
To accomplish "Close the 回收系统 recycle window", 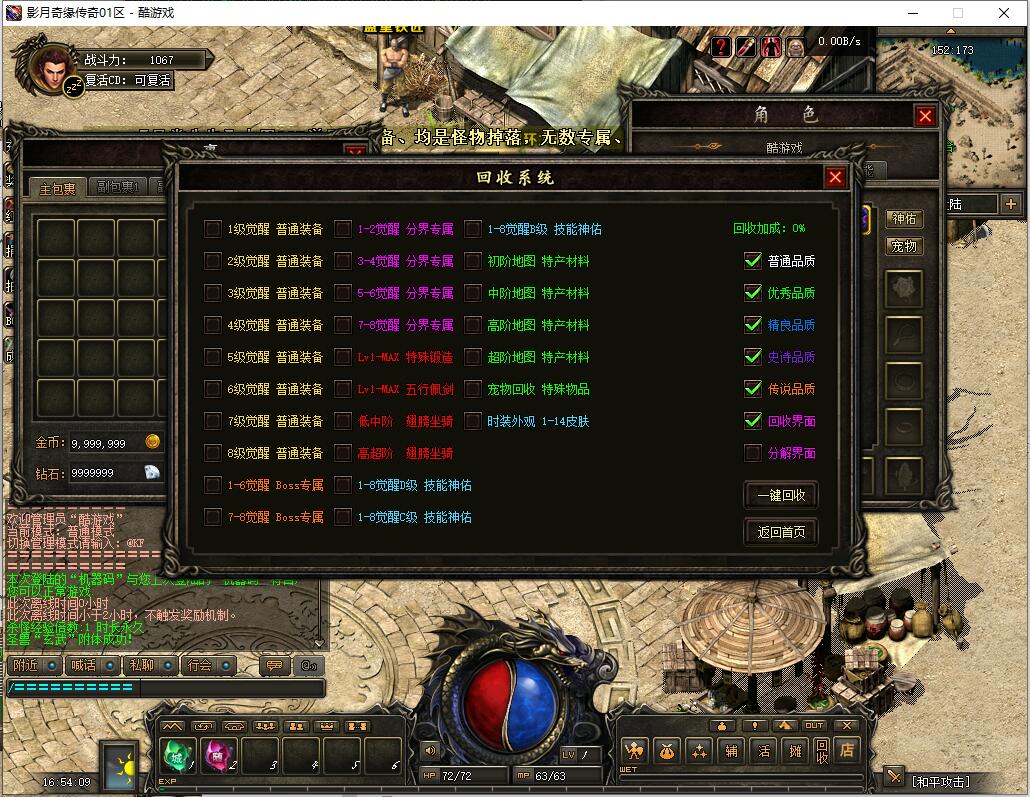I will (x=835, y=178).
